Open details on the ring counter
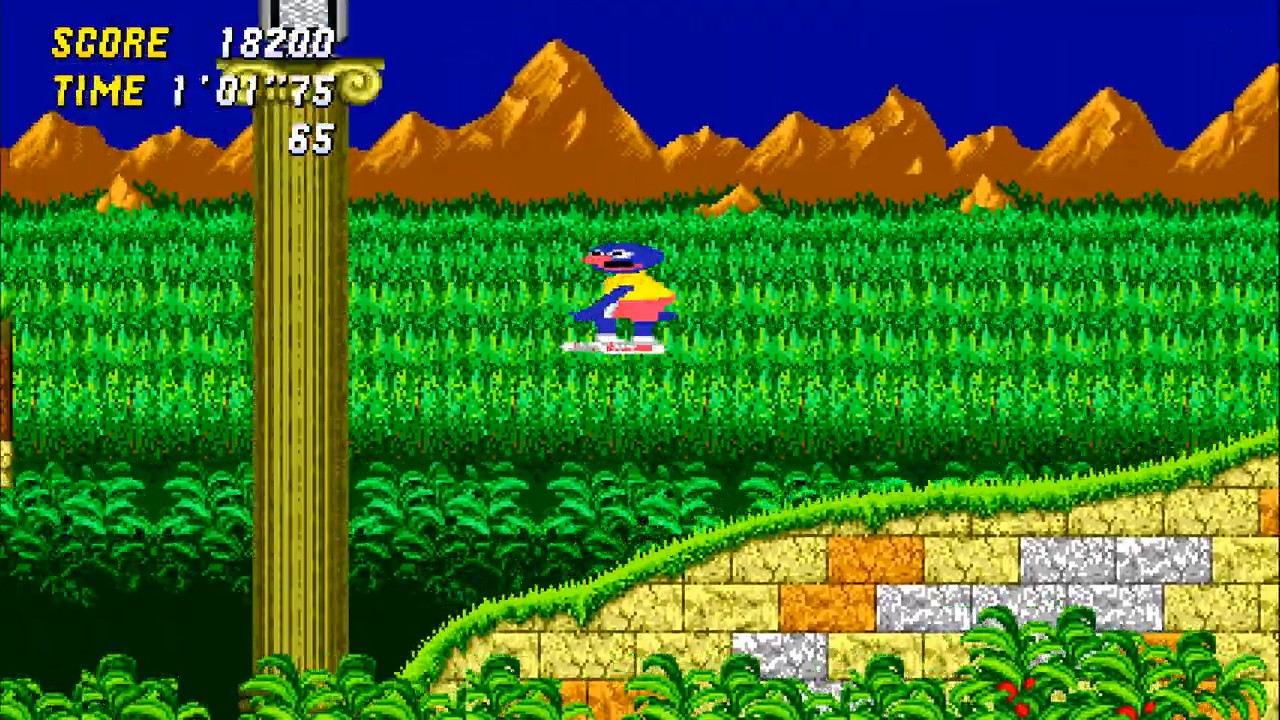The height and width of the screenshot is (720, 1280). click(x=310, y=140)
